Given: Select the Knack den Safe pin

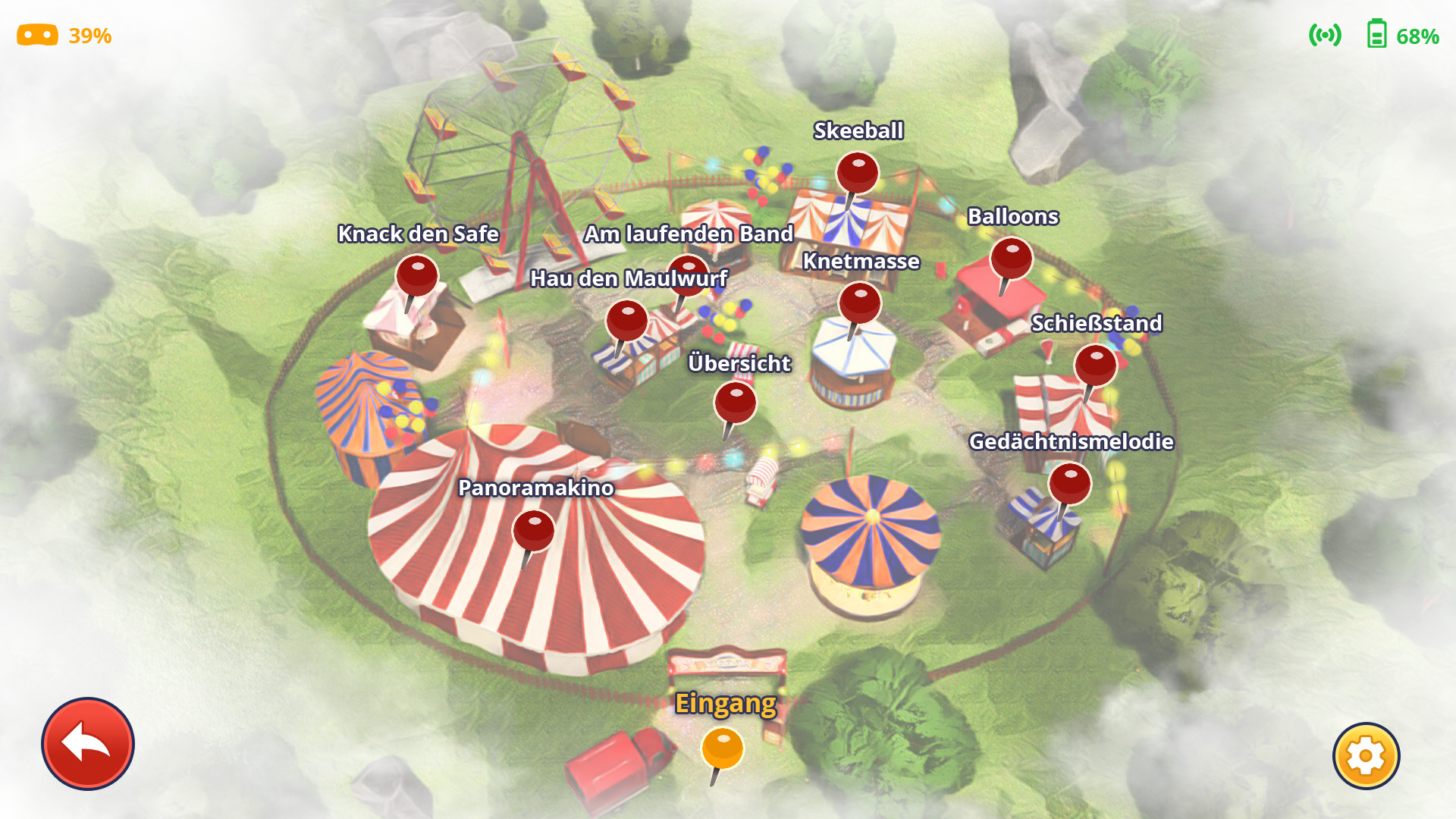Looking at the screenshot, I should tap(417, 276).
